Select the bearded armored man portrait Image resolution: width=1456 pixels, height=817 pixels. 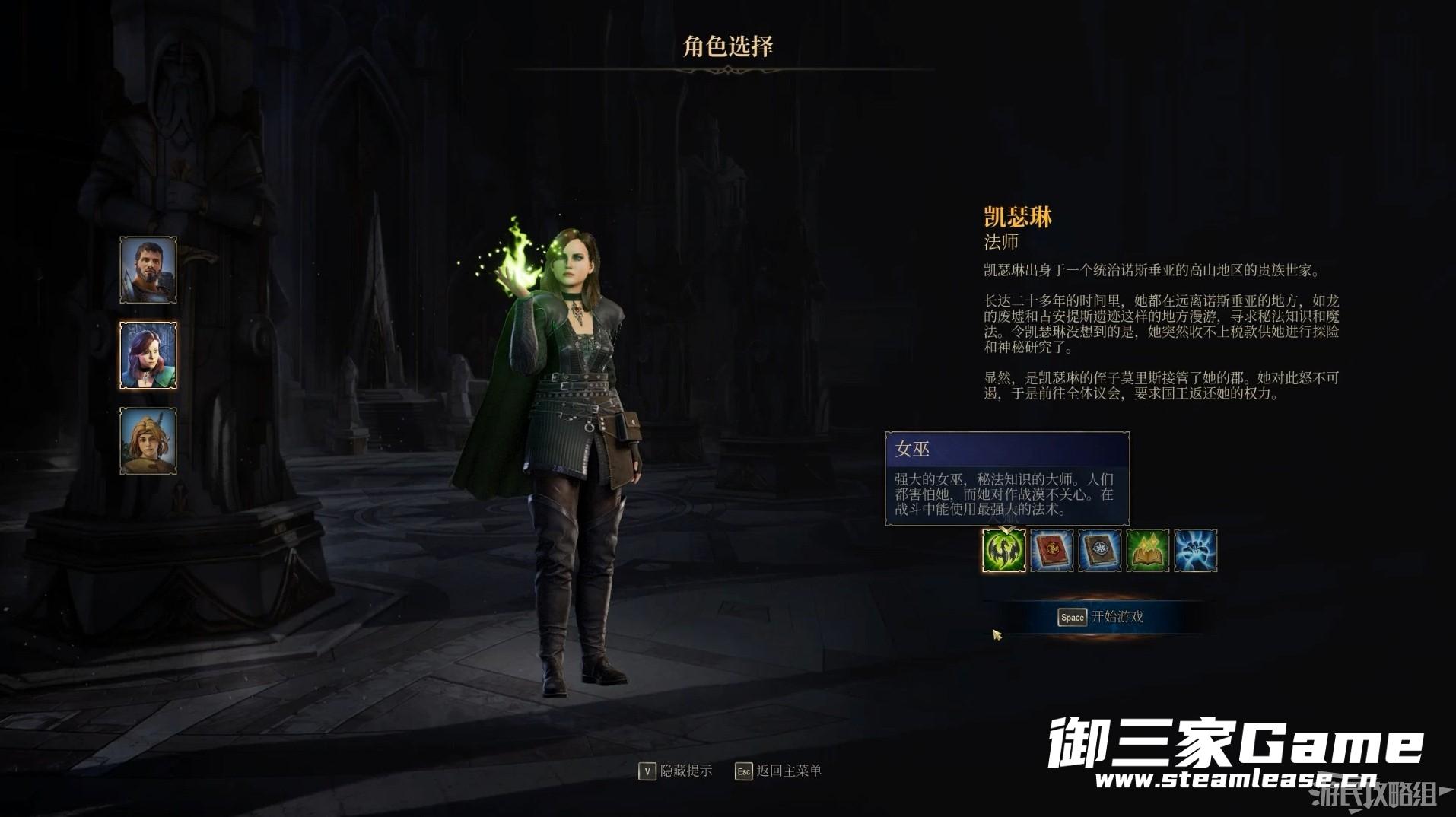point(148,270)
